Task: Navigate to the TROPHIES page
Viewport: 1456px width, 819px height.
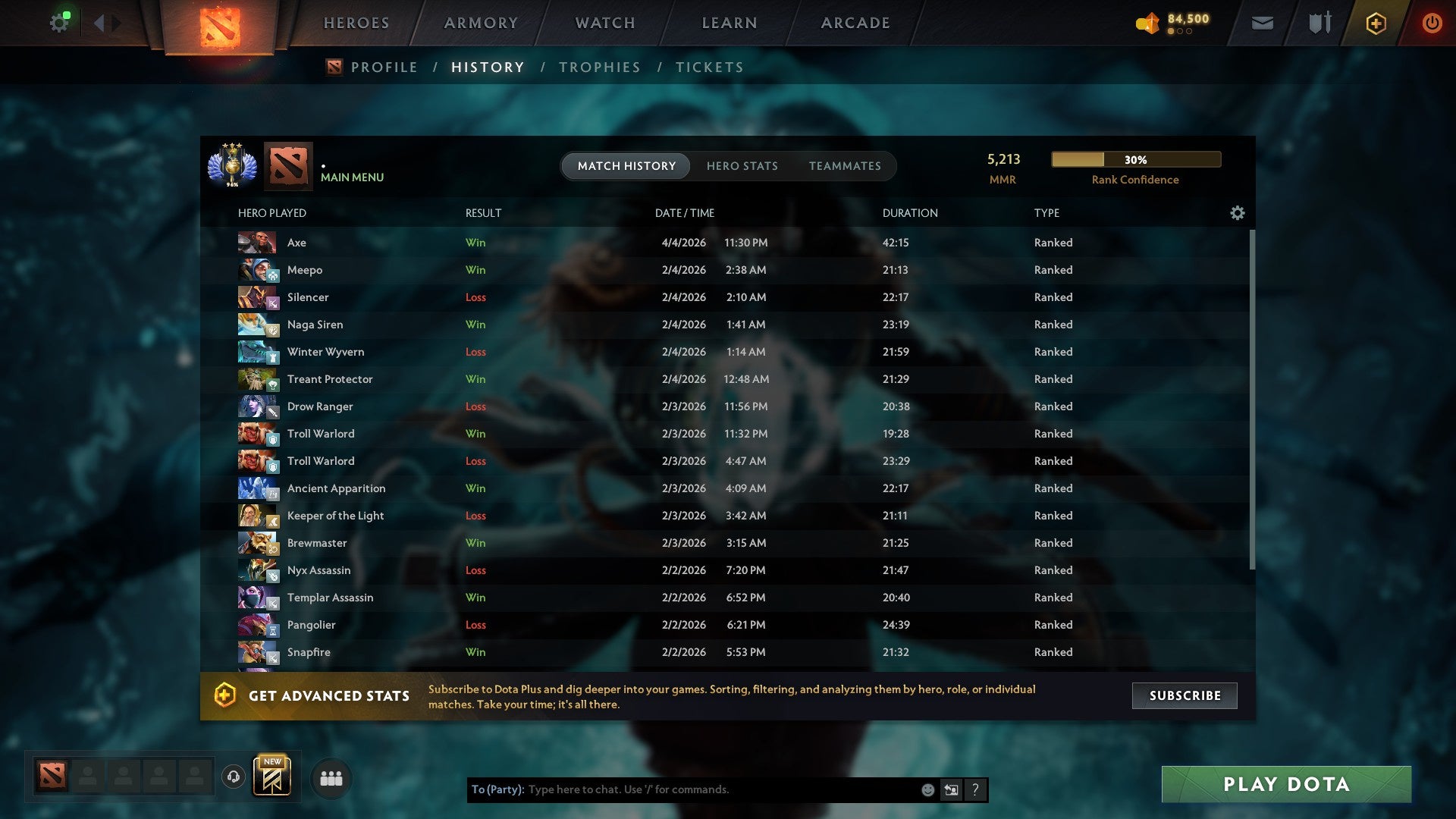Action: pos(599,67)
